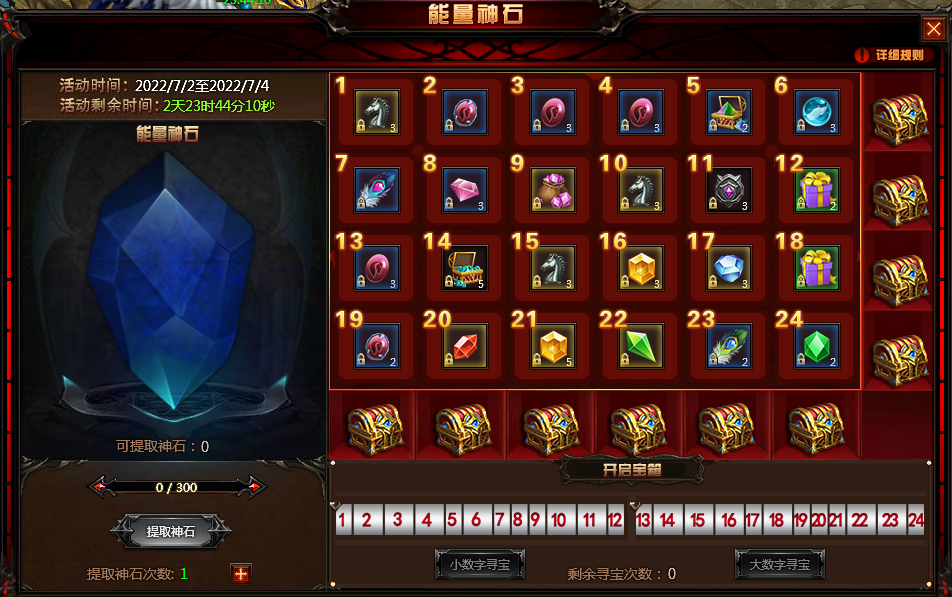Select the red crystal in slot 20

click(x=465, y=346)
